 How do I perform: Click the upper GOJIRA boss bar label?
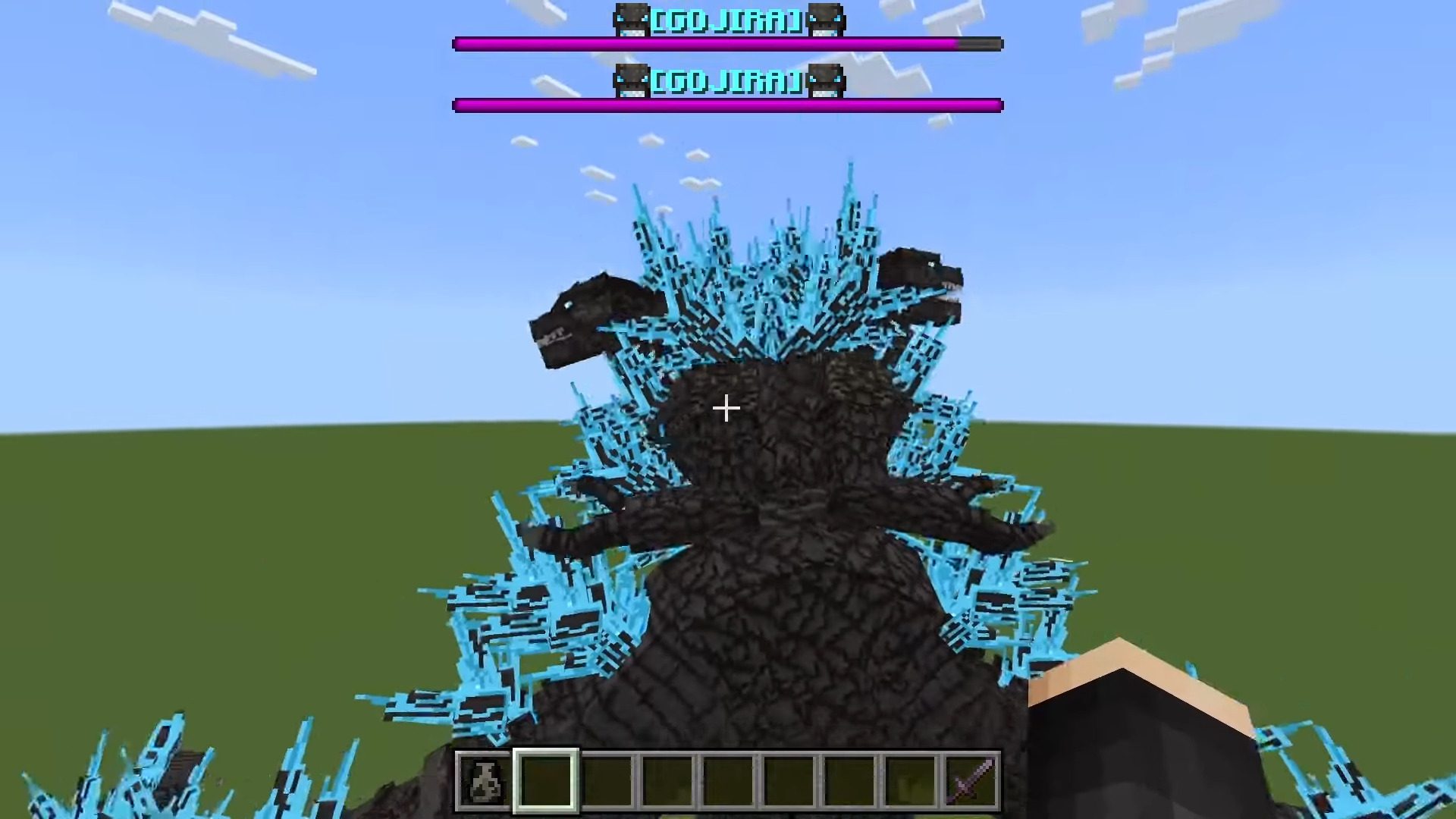pos(726,20)
